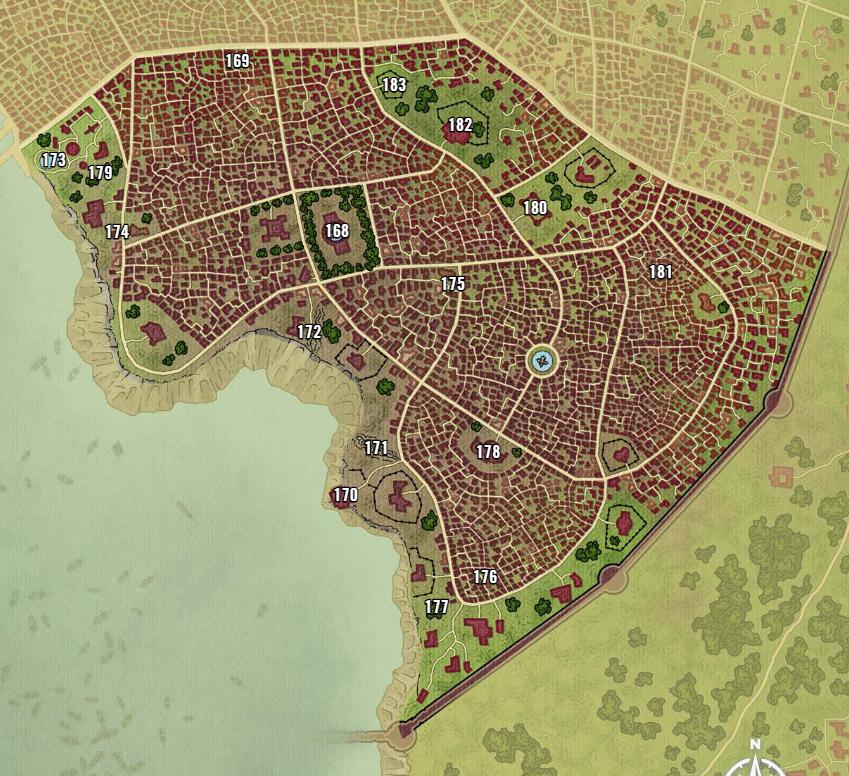
Task: Open the 173 map marker
Action: 54,160
